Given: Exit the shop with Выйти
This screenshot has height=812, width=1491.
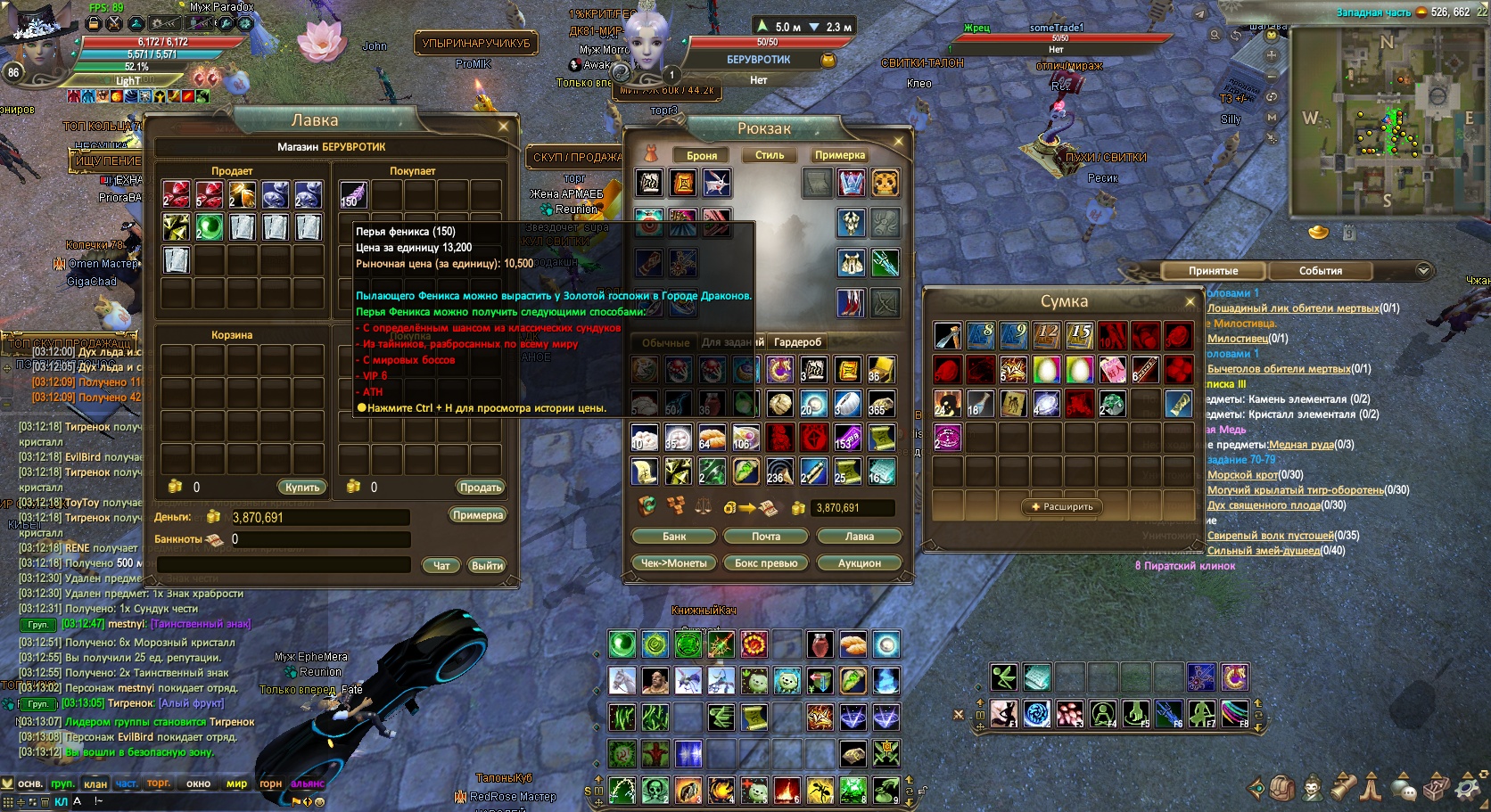Looking at the screenshot, I should pyautogui.click(x=487, y=565).
